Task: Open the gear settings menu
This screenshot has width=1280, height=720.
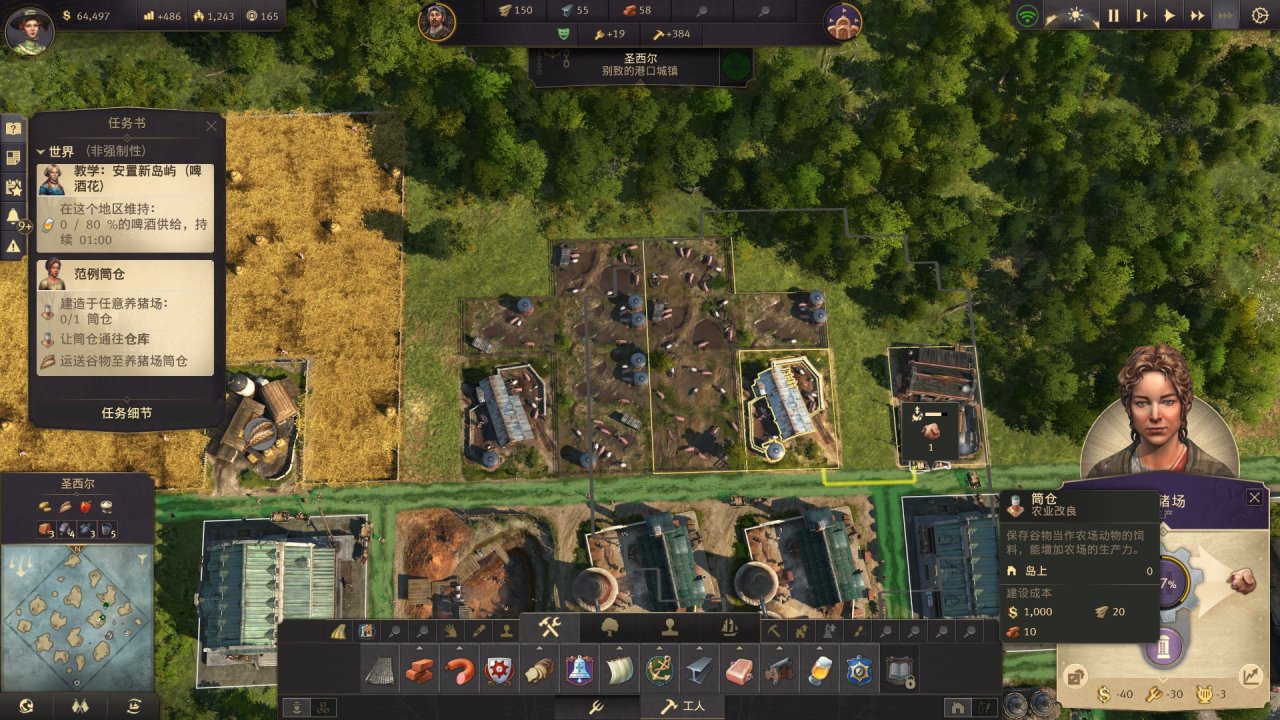Action: click(x=1259, y=16)
